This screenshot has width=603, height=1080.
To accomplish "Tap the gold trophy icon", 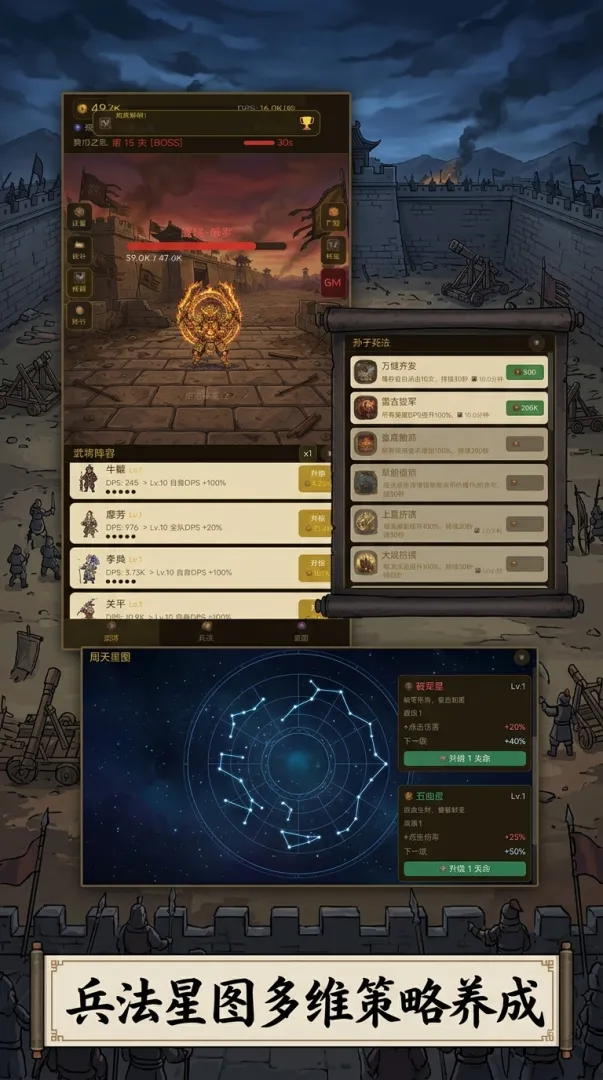I will tap(306, 122).
